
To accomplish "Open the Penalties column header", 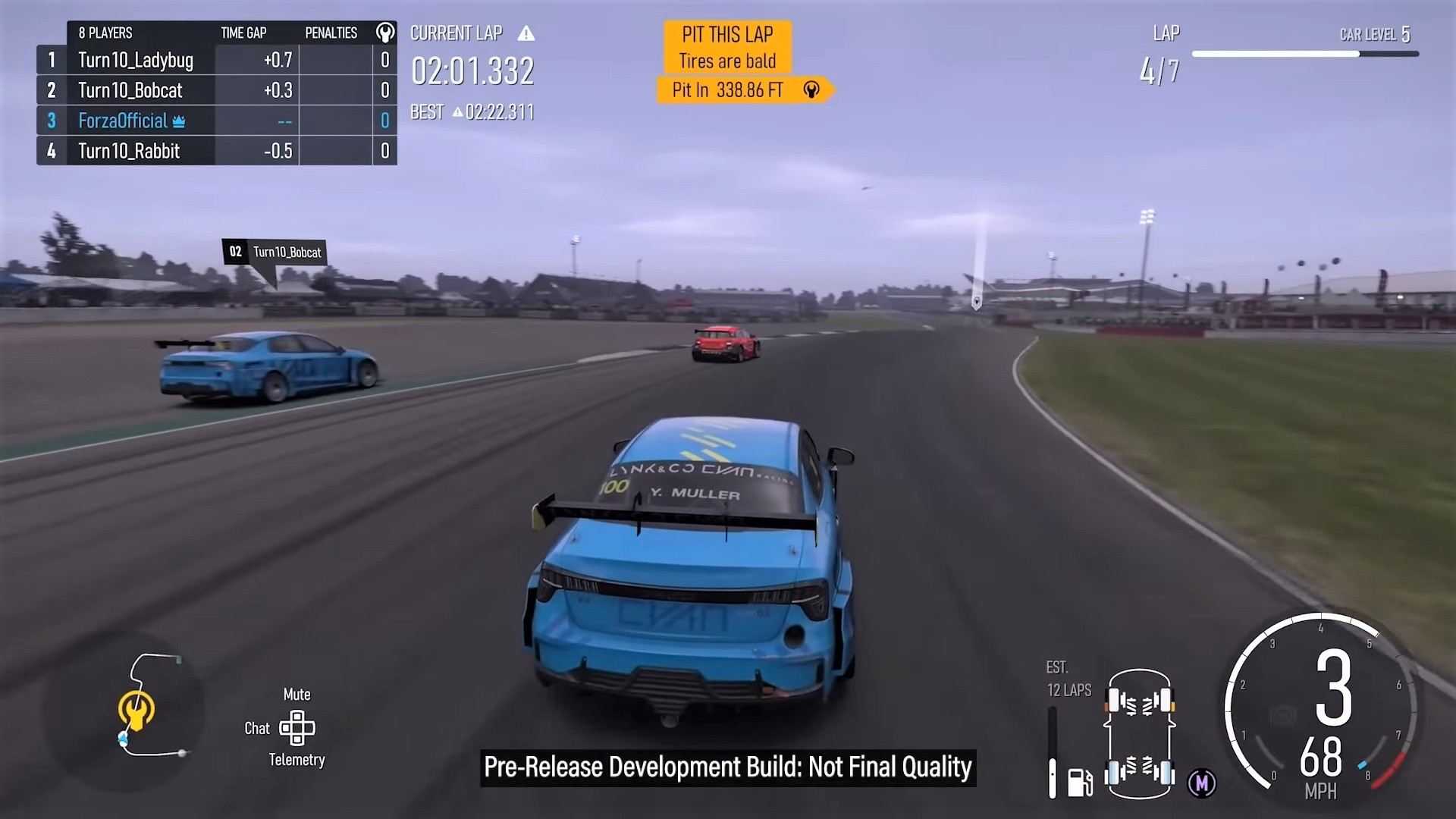I will click(x=331, y=33).
